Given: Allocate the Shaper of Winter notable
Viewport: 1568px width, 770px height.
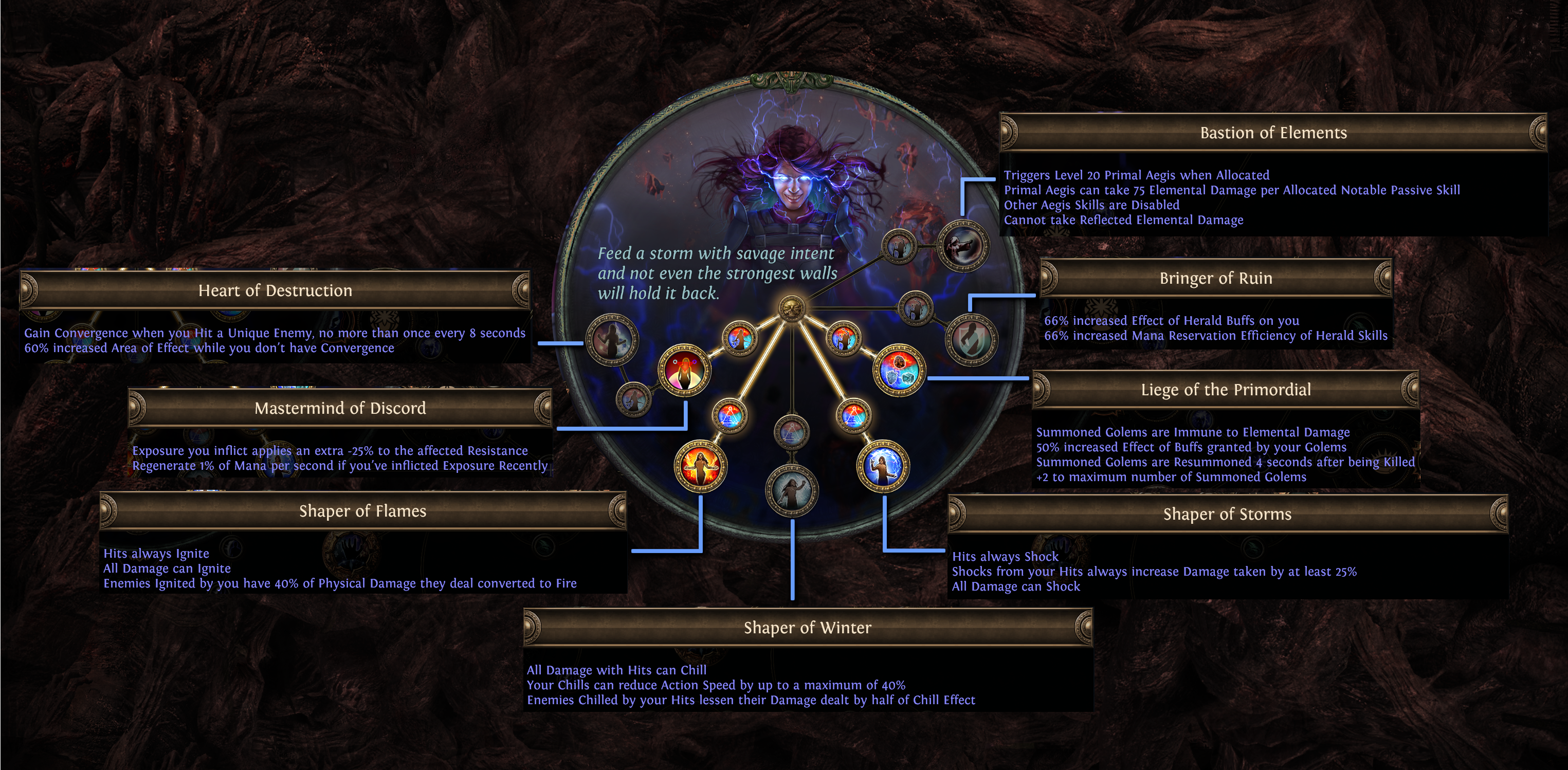Looking at the screenshot, I should 791,490.
